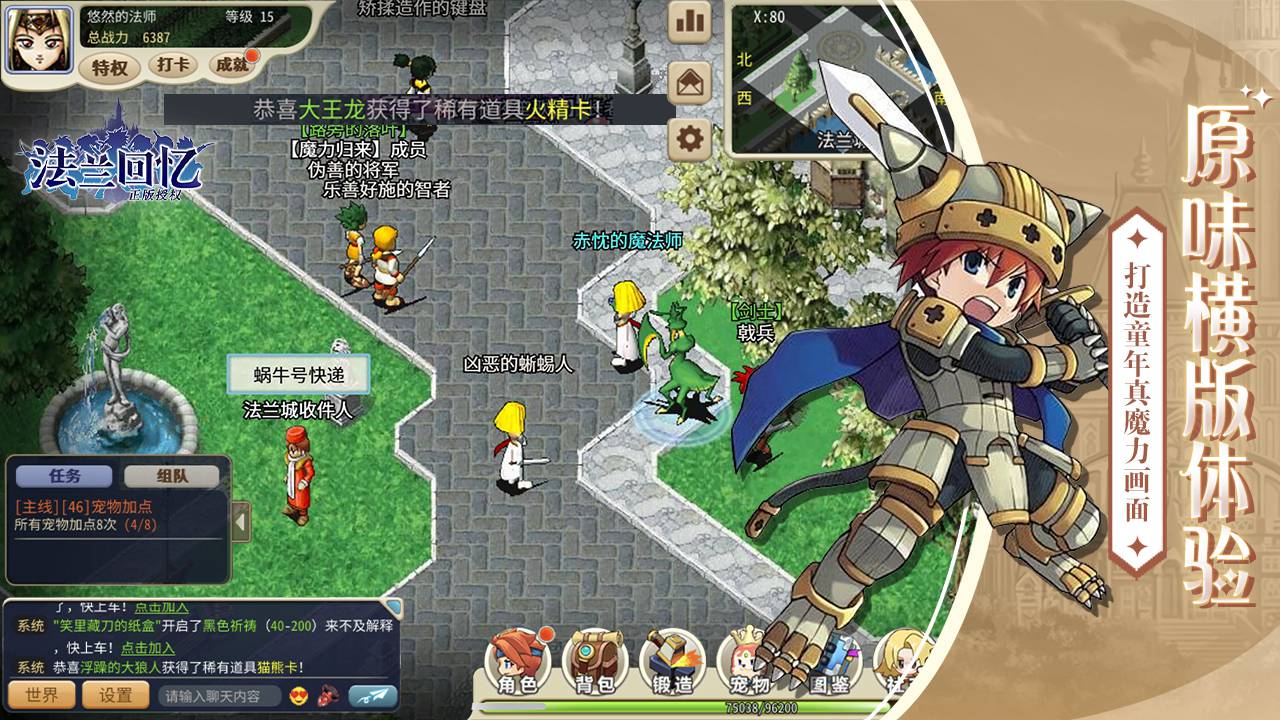This screenshot has width=1280, height=720.
Task: Open the mail envelope icon
Action: coord(688,82)
